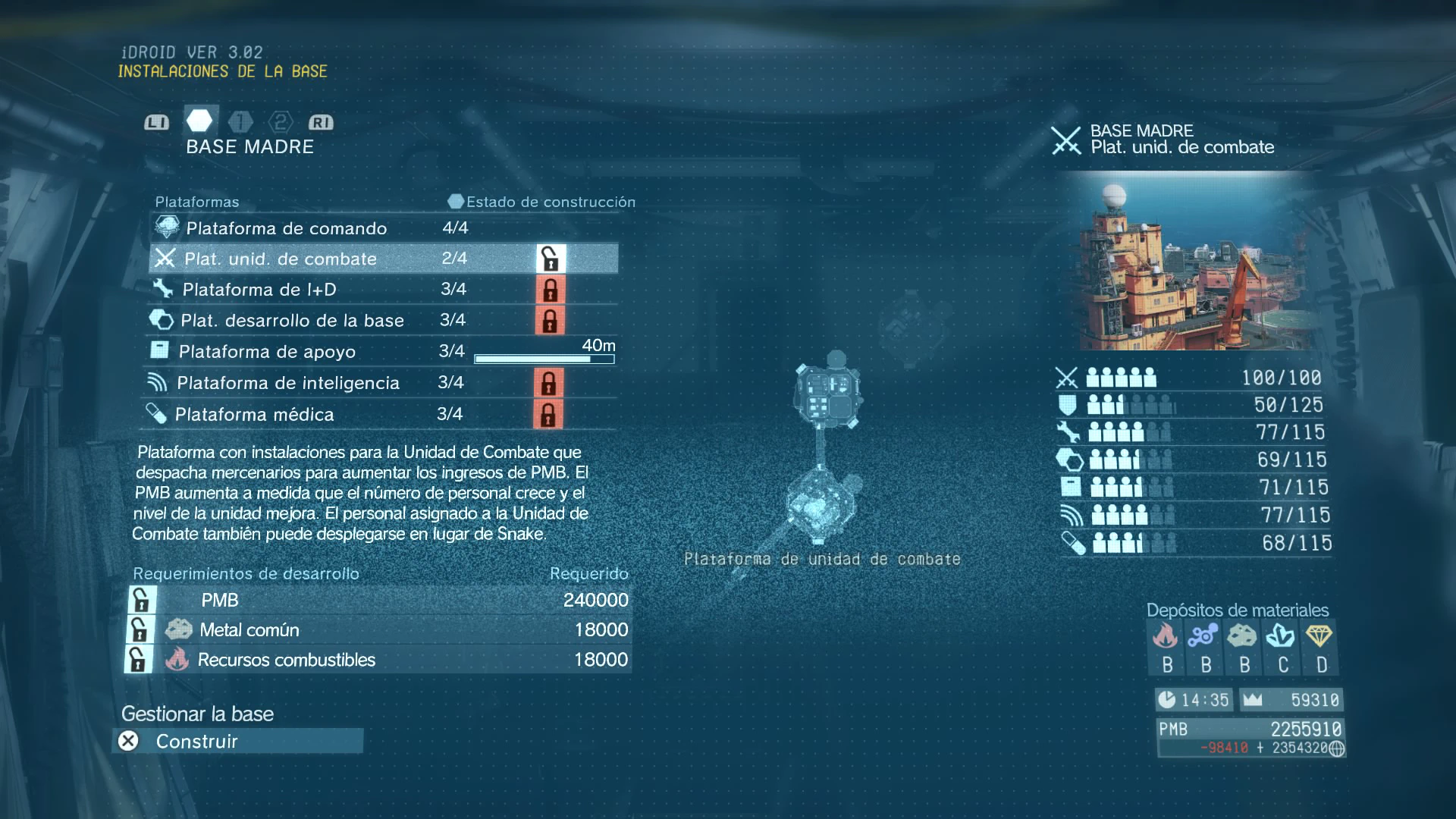Switch to FOB tab number 1

(x=240, y=122)
